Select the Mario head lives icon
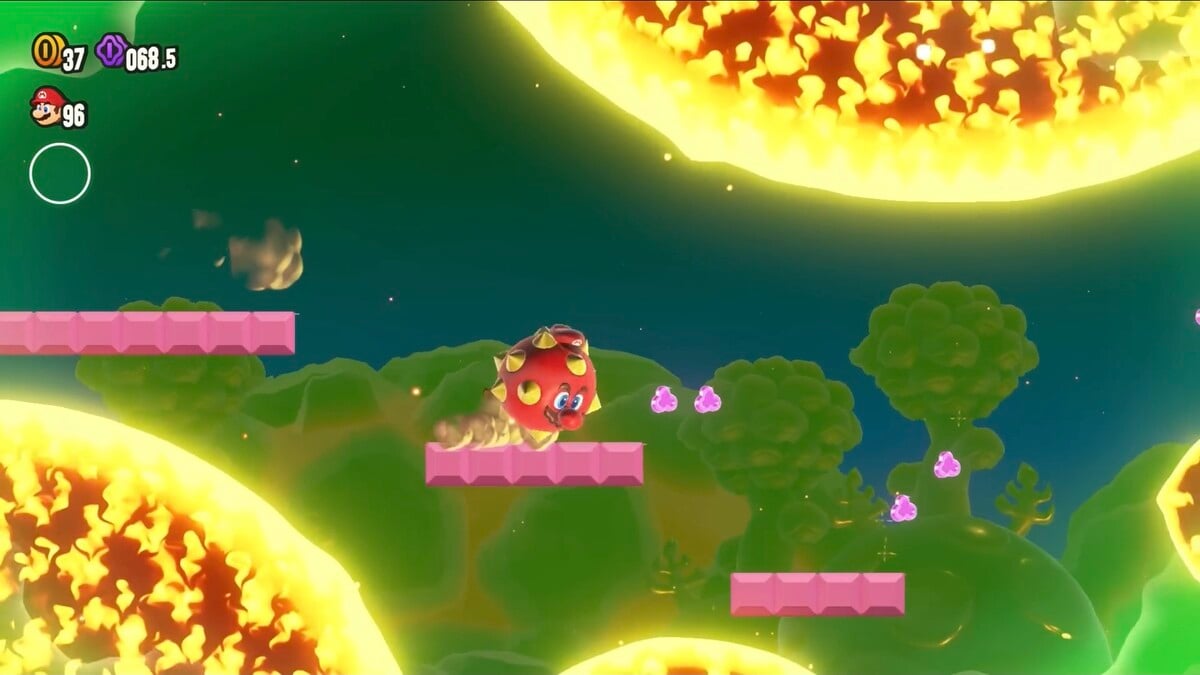The image size is (1200, 675). coord(46,107)
